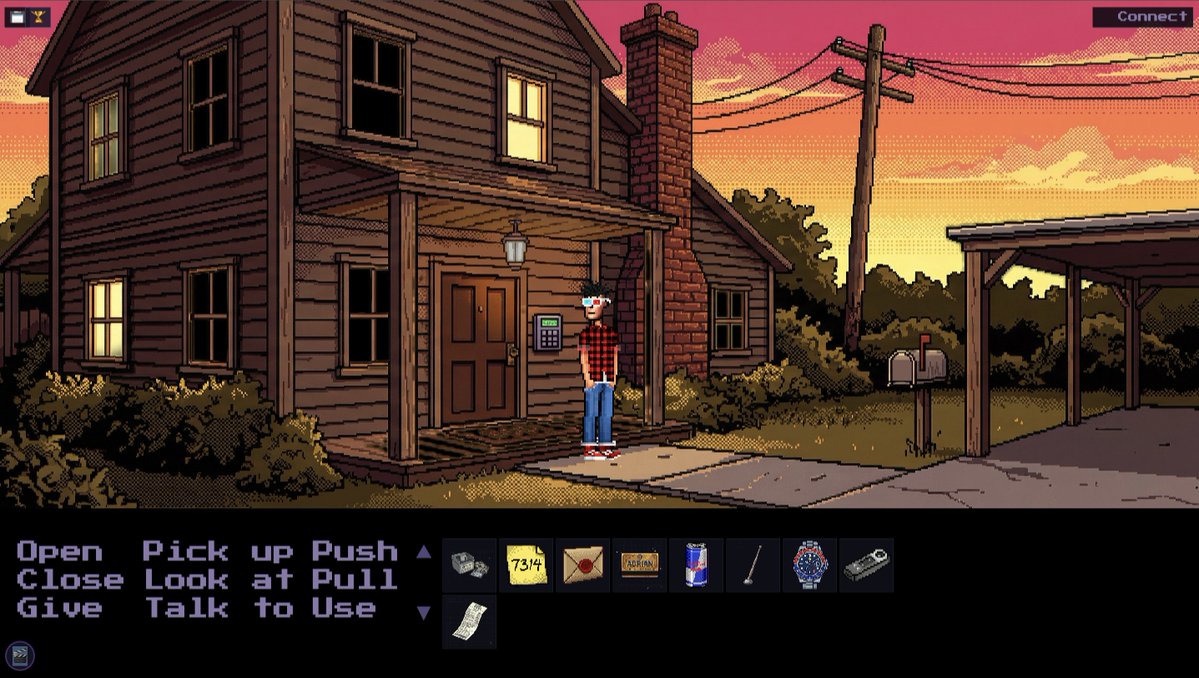Select the Push verb
This screenshot has width=1199, height=678.
click(355, 551)
